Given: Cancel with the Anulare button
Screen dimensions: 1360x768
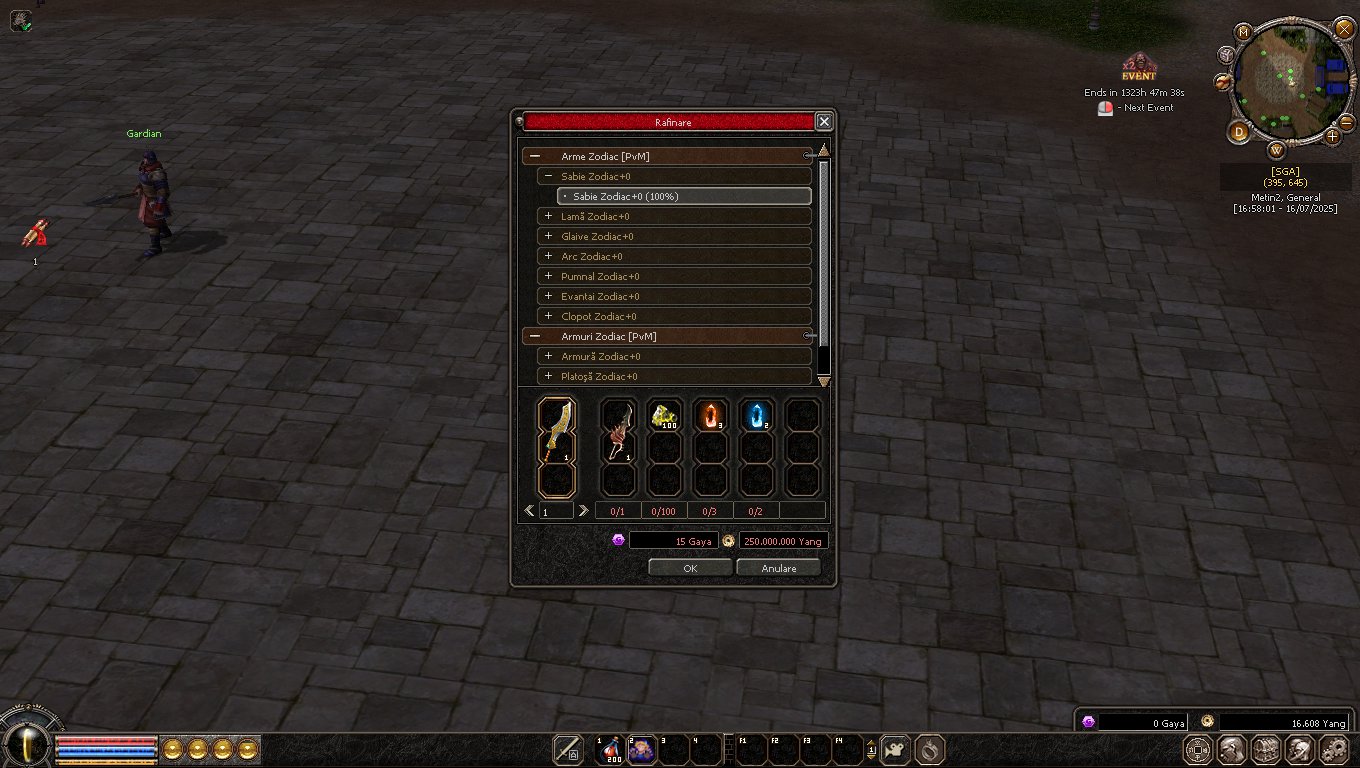Looking at the screenshot, I should coord(778,568).
